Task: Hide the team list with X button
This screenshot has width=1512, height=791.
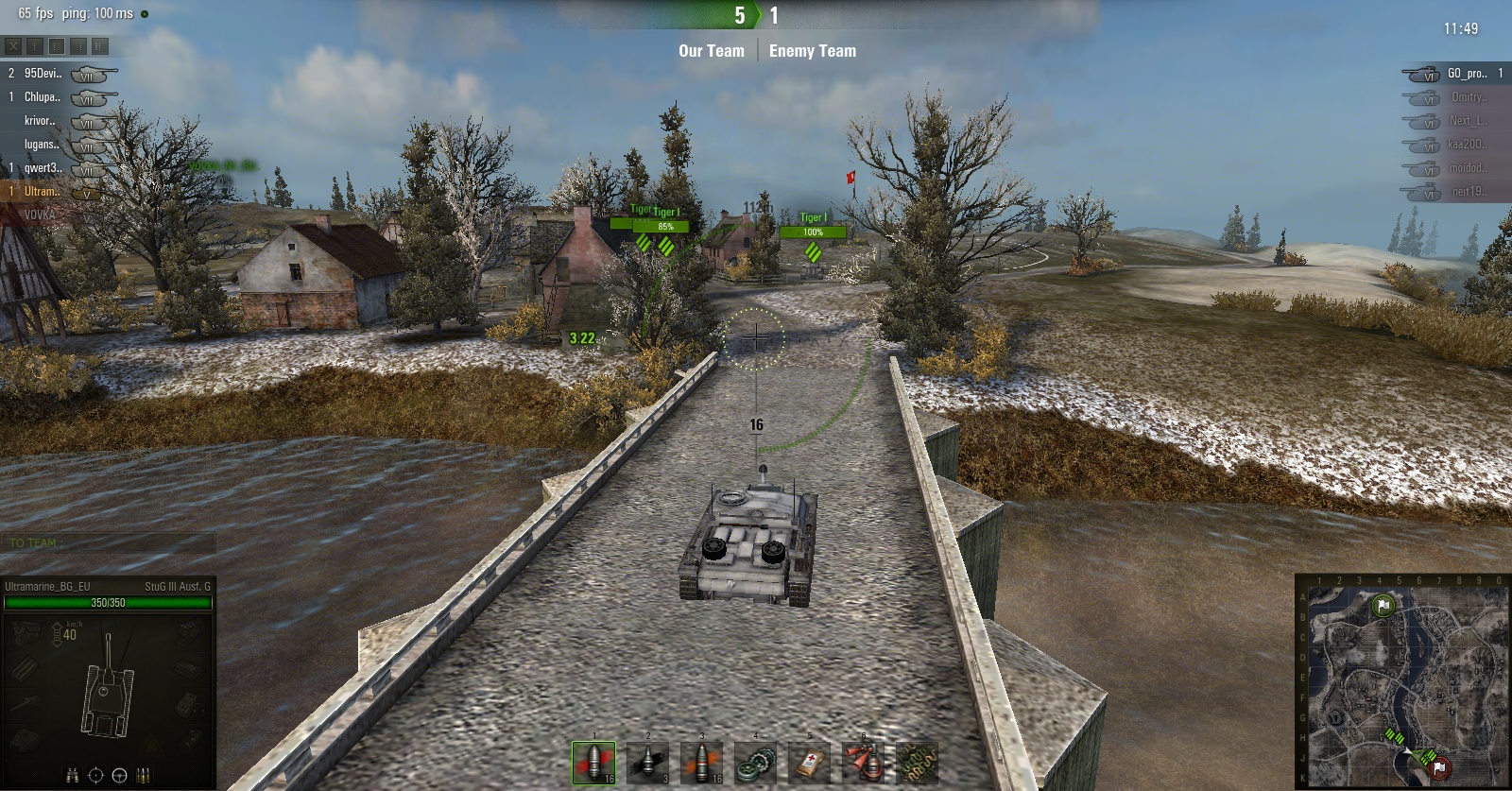Action: coord(13,45)
